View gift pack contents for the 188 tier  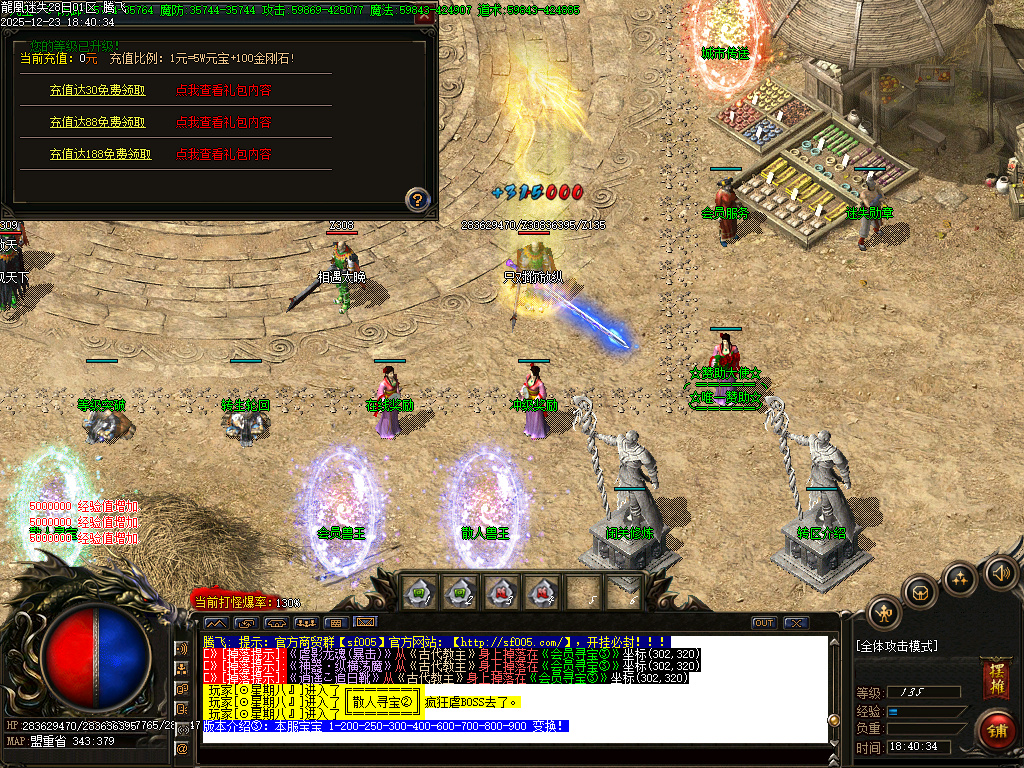point(224,154)
